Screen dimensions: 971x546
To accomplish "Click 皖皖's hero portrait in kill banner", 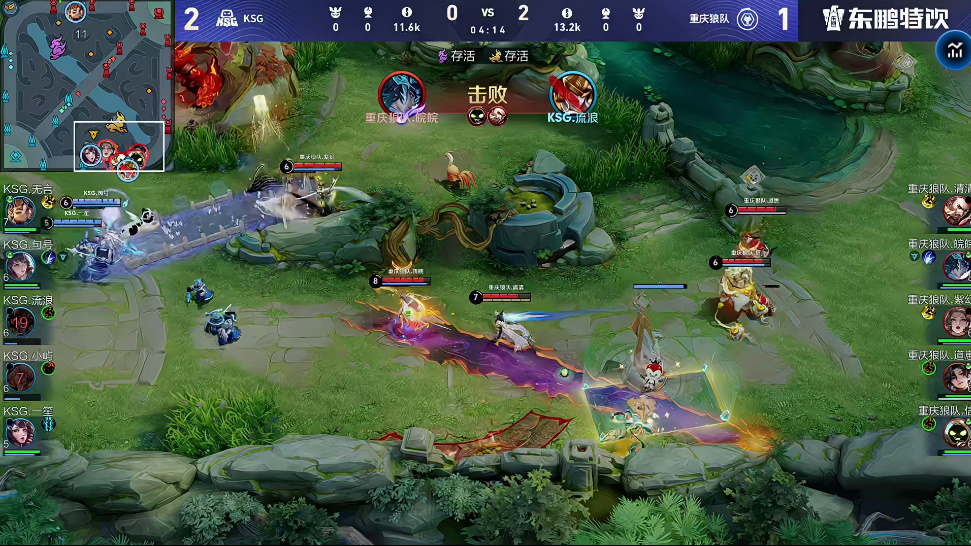I will (401, 94).
